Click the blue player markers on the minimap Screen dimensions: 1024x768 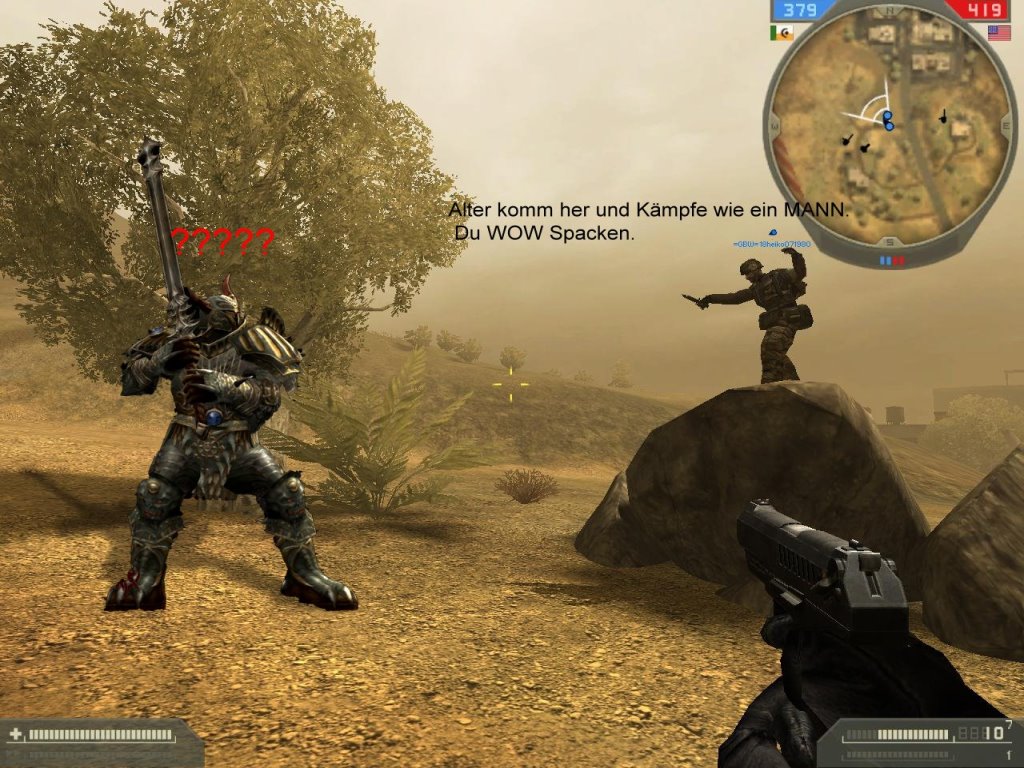pos(887,122)
